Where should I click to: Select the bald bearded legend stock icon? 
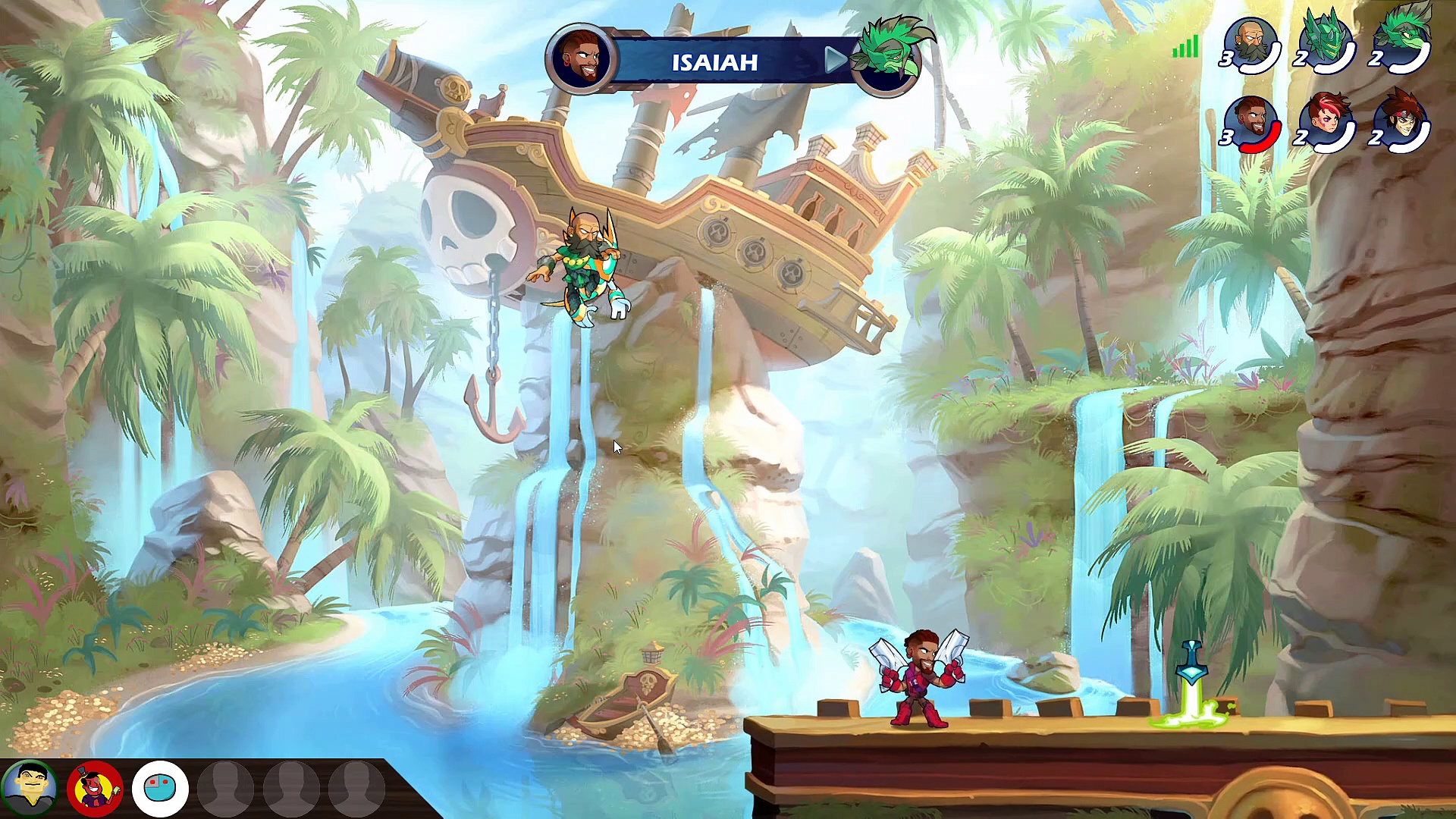coord(1251,44)
